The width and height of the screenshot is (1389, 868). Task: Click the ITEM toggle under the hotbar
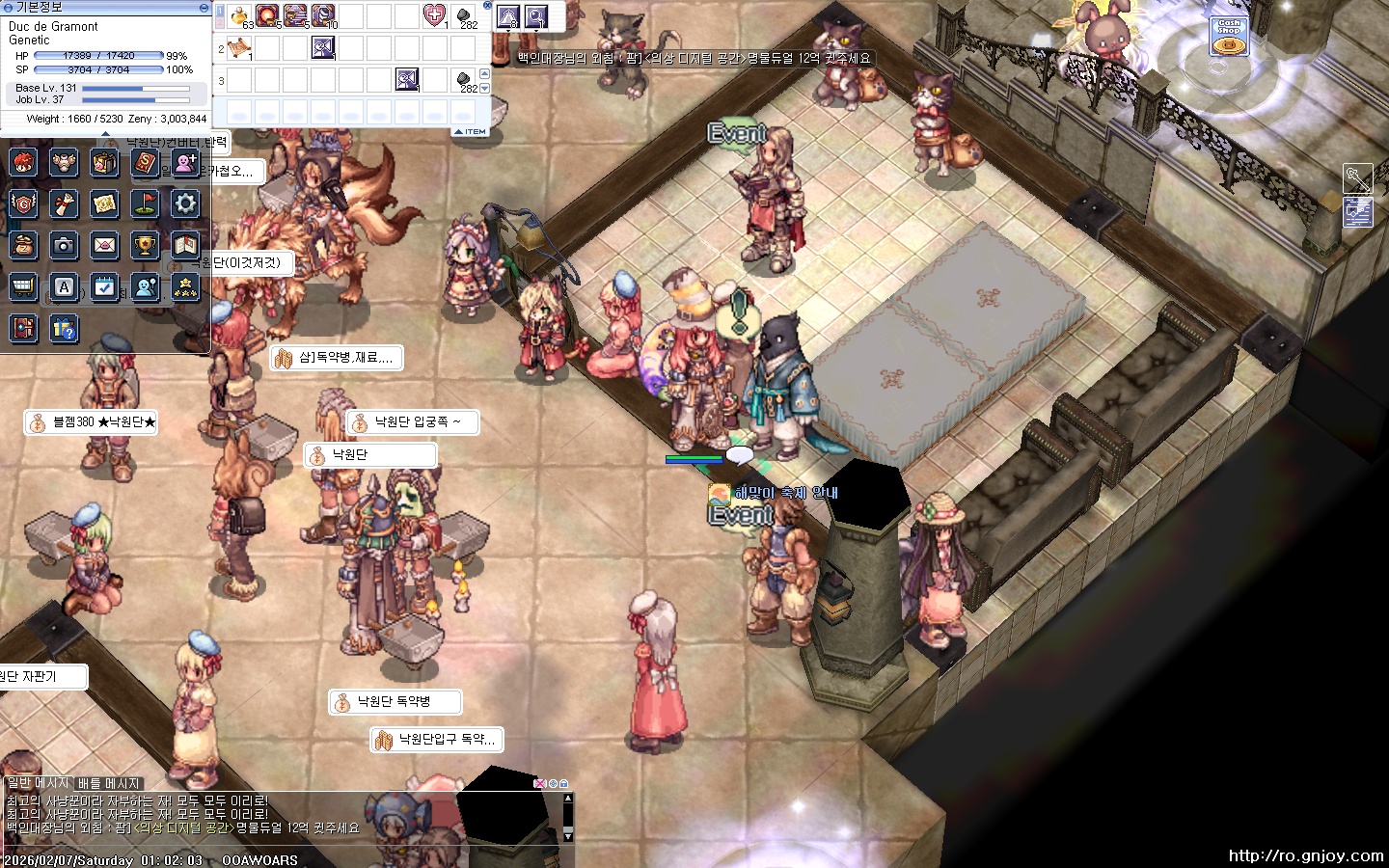(471, 131)
